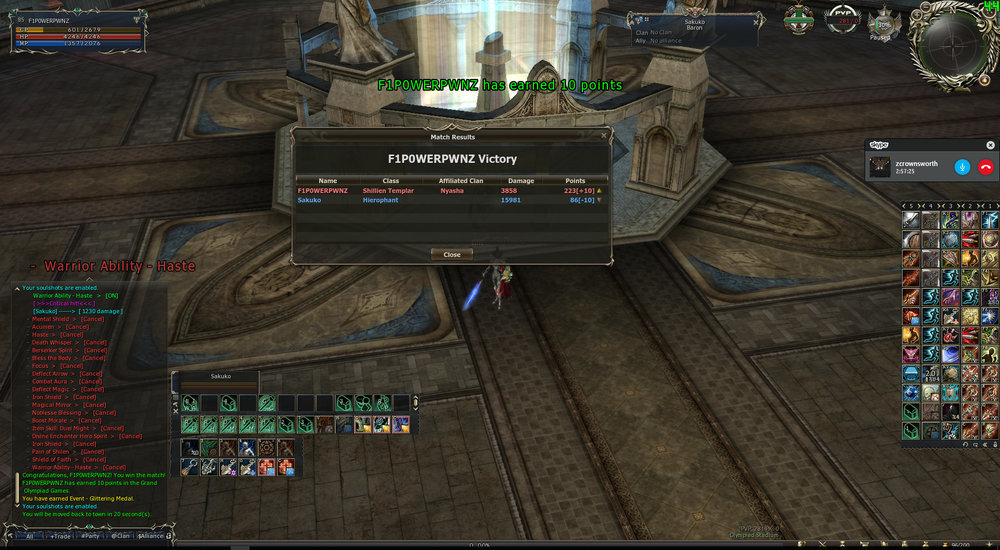The image size is (1000, 550).
Task: Switch to the All chat tab
Action: [30, 536]
